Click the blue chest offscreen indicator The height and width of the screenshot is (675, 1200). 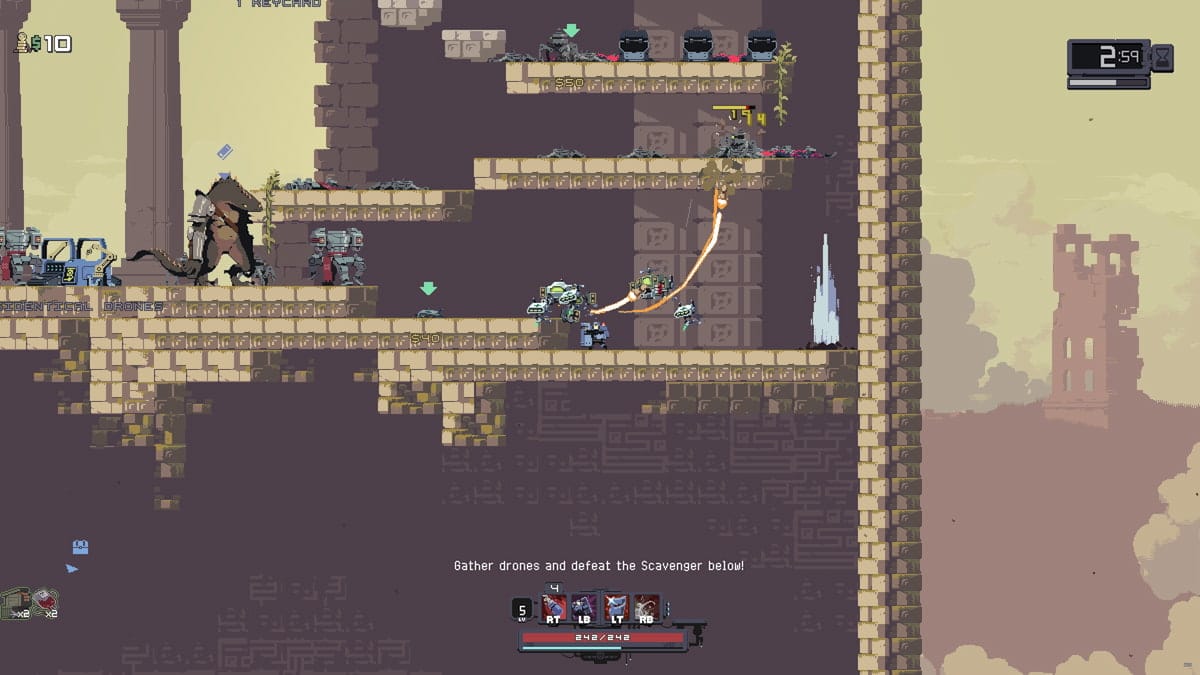click(81, 547)
